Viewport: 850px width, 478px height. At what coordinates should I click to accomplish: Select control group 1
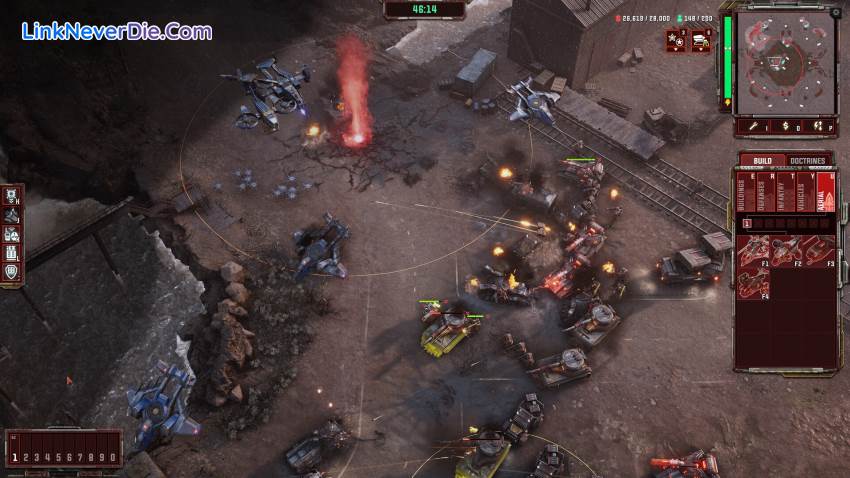pyautogui.click(x=15, y=457)
